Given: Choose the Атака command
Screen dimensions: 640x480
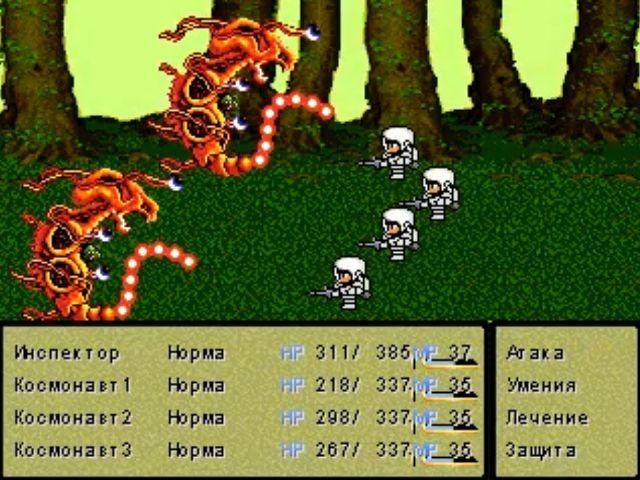Looking at the screenshot, I should pyautogui.click(x=535, y=353).
